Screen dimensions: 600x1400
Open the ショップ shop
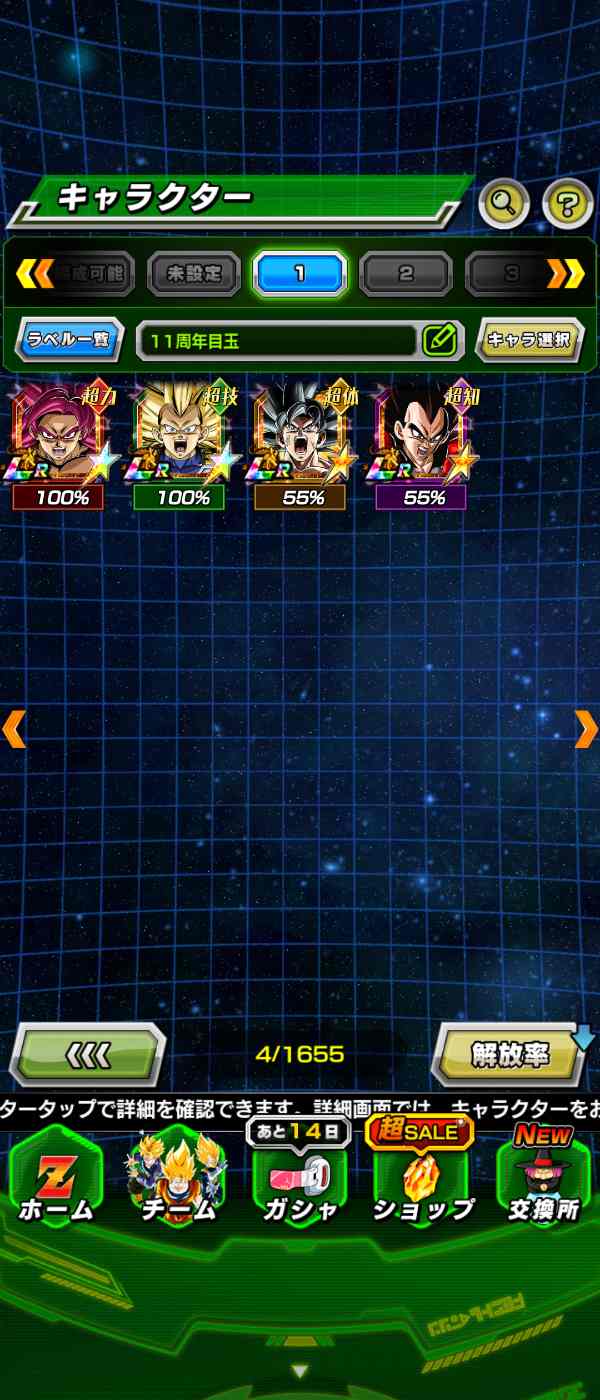(423, 1180)
